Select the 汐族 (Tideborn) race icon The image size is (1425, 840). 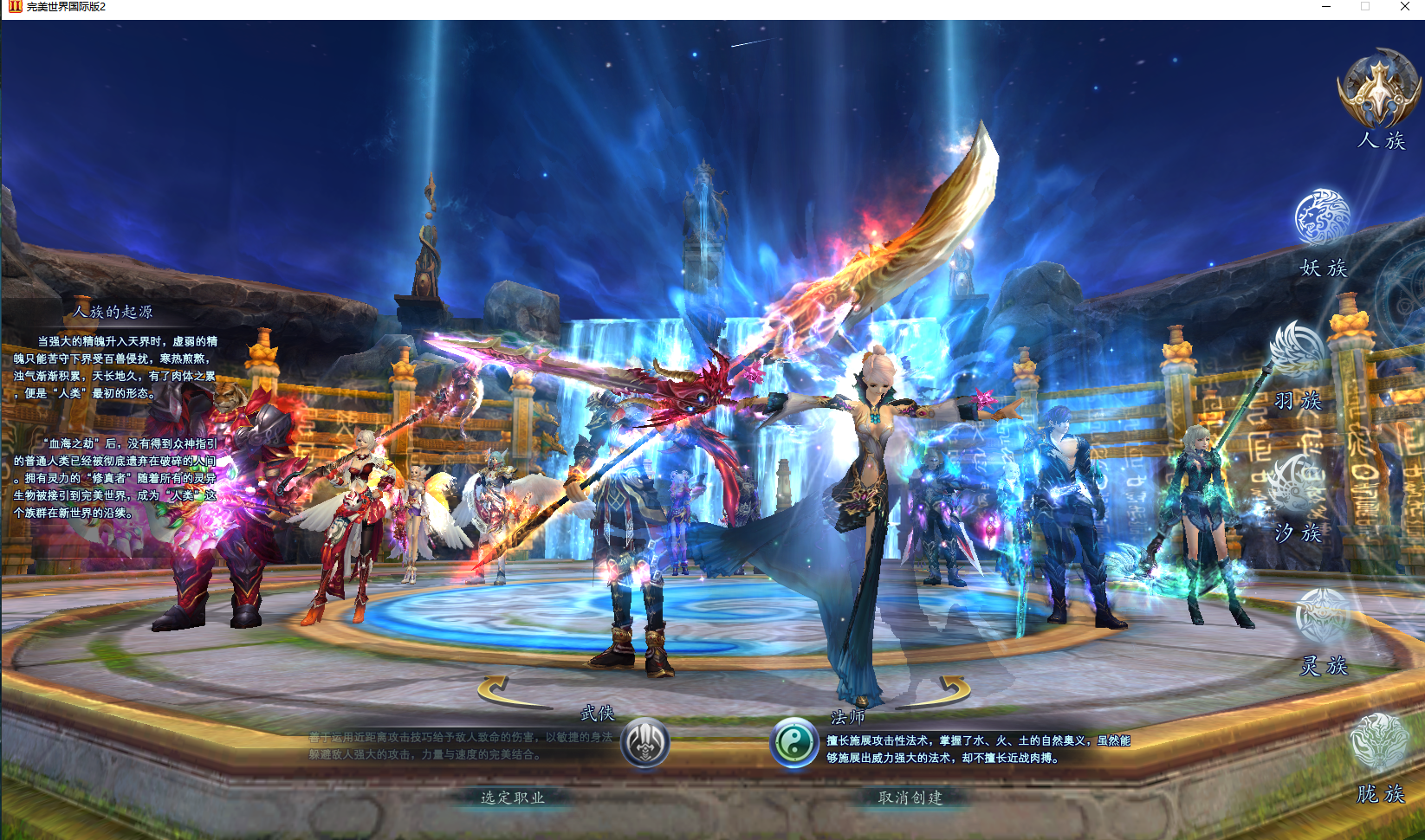pos(1293,481)
